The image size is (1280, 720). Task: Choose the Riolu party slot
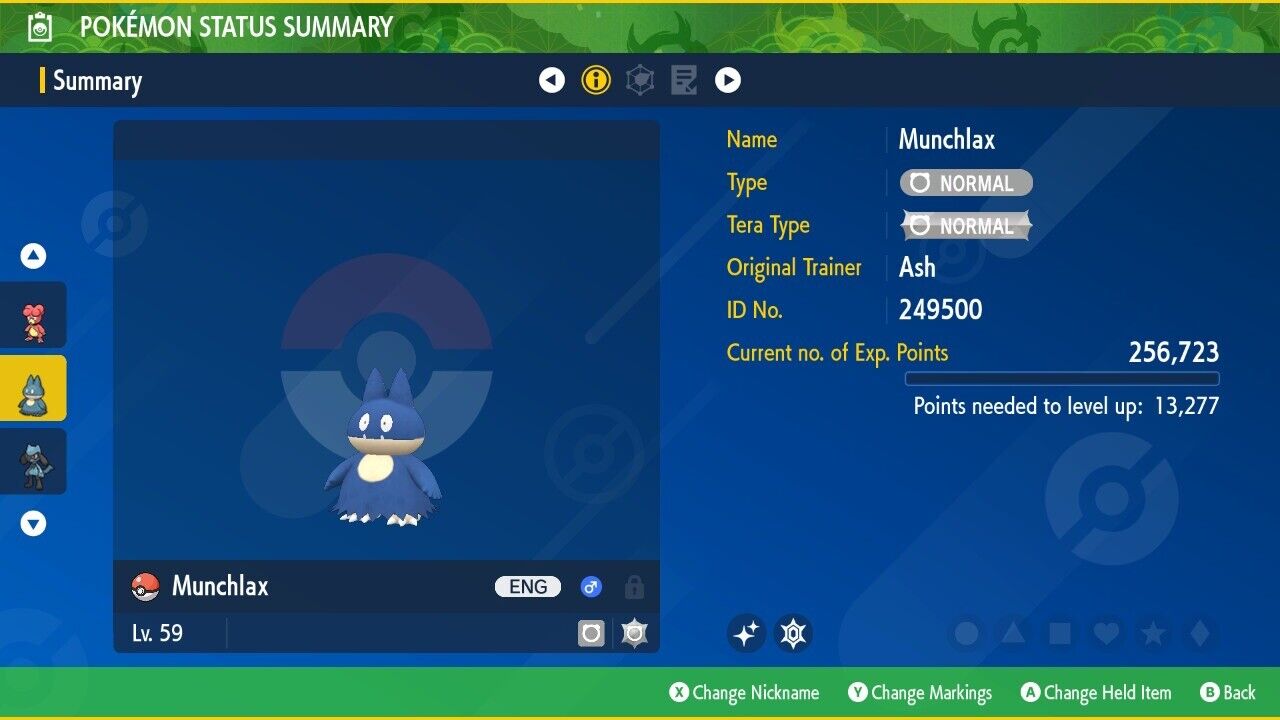click(34, 461)
